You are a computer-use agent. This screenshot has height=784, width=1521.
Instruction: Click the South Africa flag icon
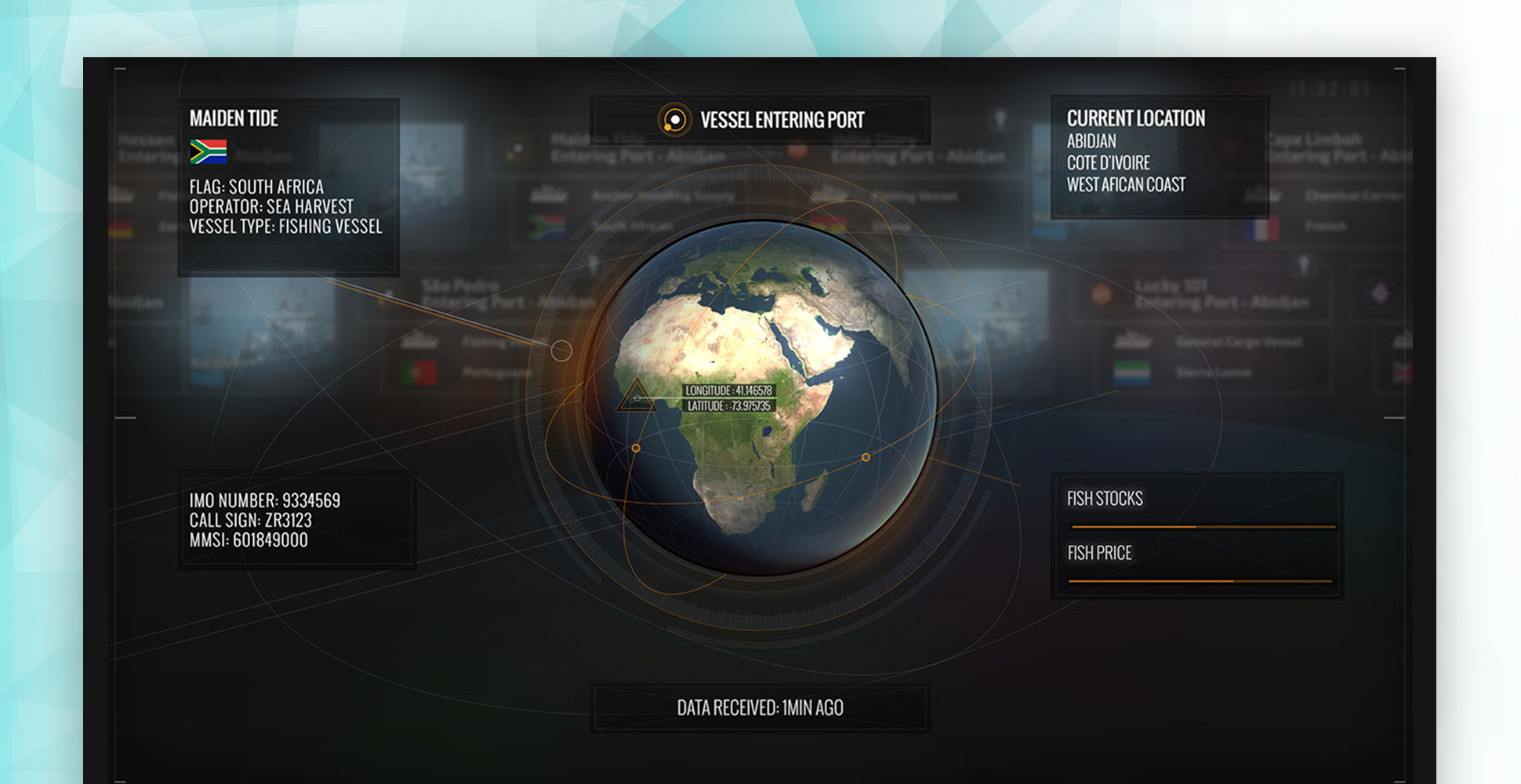208,151
